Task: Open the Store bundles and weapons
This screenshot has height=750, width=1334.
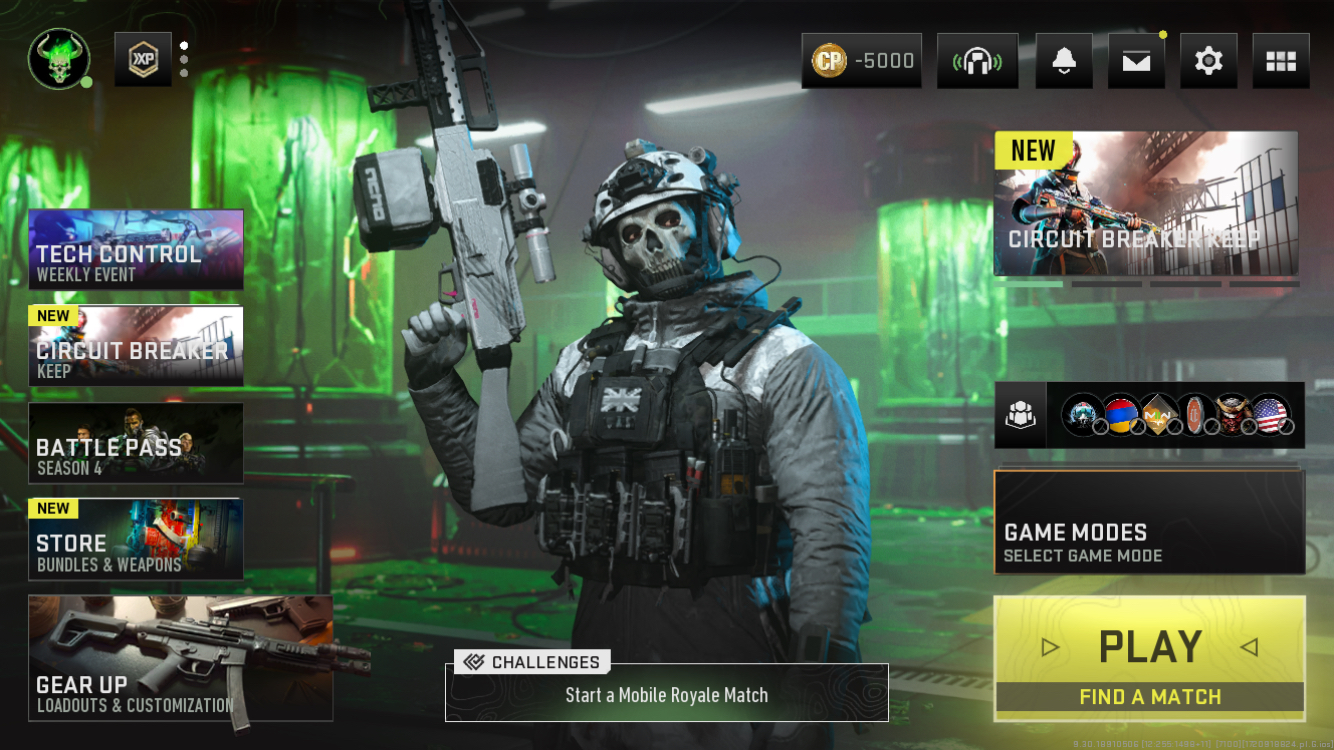Action: pos(136,539)
